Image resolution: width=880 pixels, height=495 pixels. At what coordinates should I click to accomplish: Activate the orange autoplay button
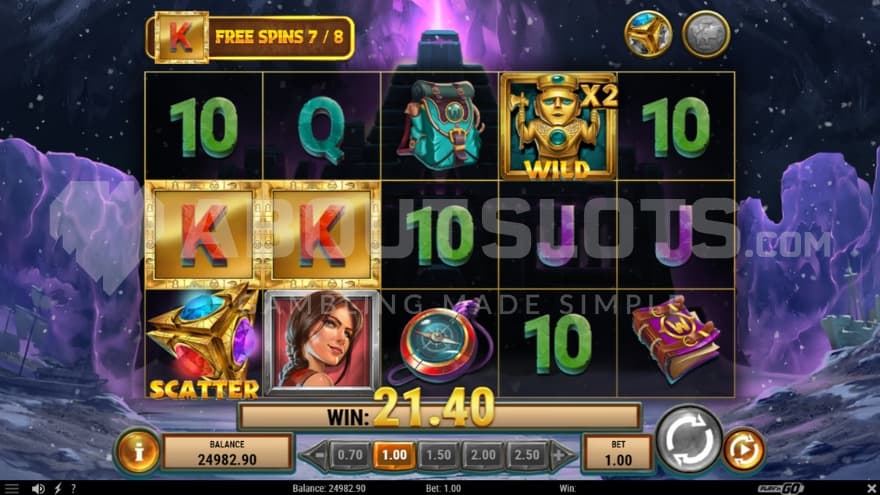coord(743,450)
